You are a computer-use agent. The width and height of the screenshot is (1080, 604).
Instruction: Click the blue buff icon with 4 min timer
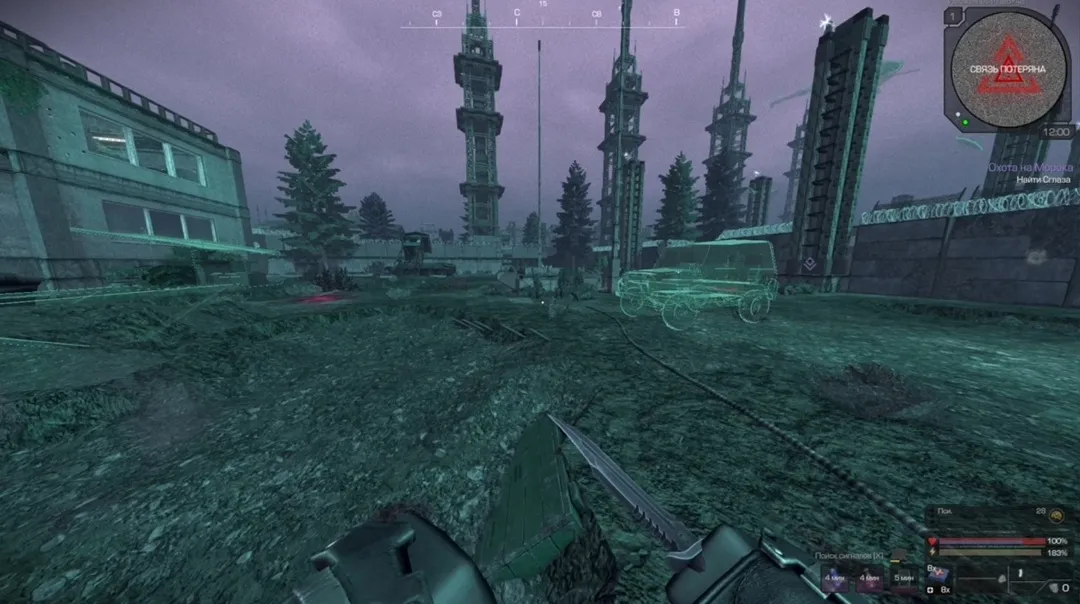pyautogui.click(x=836, y=578)
